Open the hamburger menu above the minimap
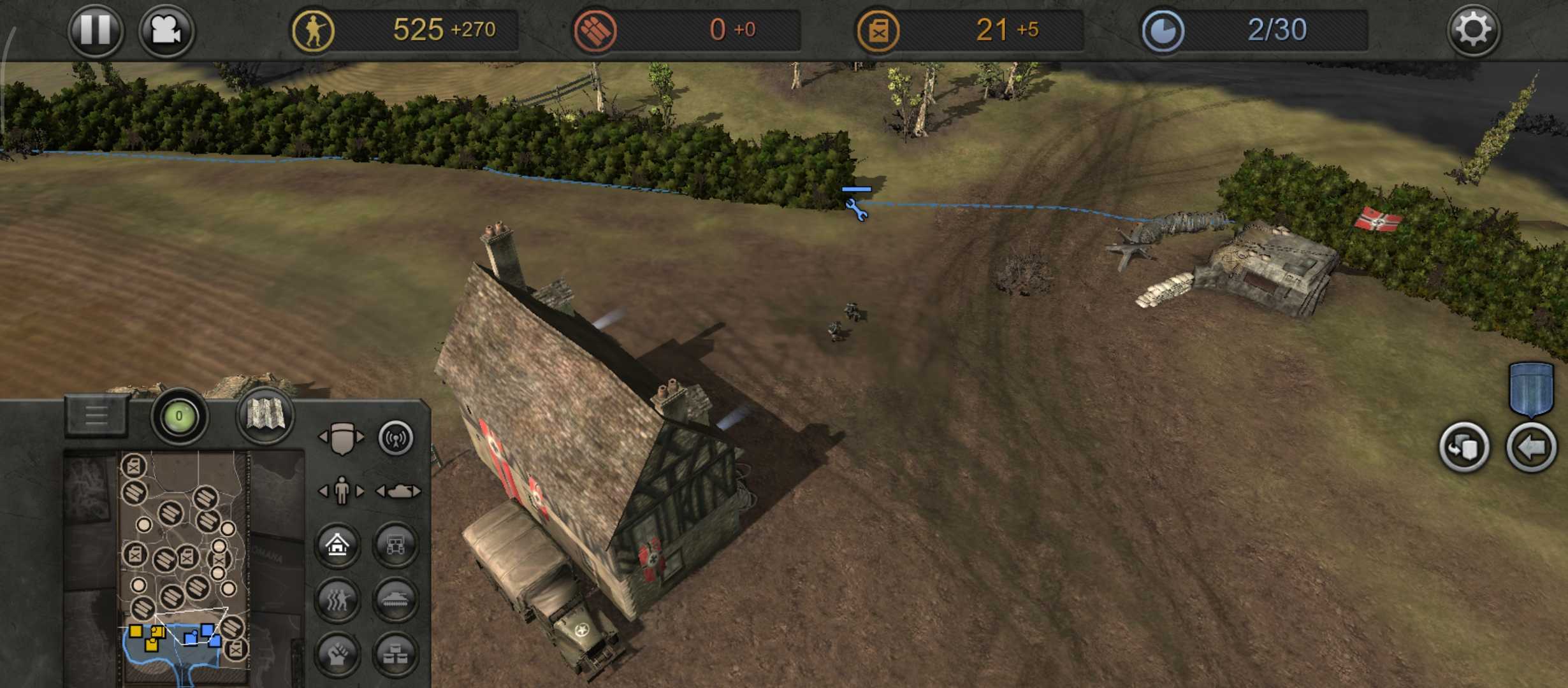 tap(96, 416)
